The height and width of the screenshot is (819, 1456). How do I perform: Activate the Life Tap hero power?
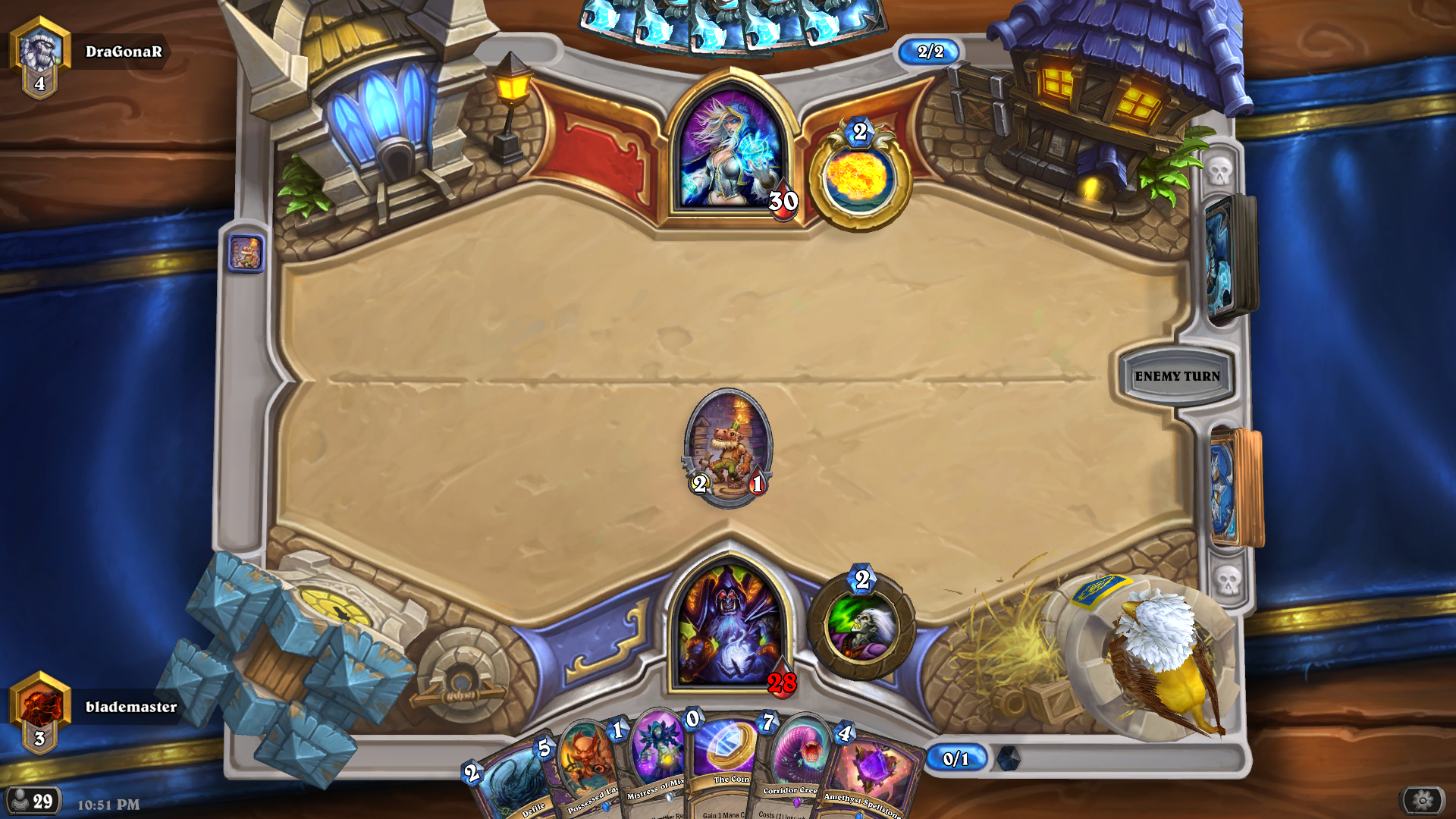861,626
